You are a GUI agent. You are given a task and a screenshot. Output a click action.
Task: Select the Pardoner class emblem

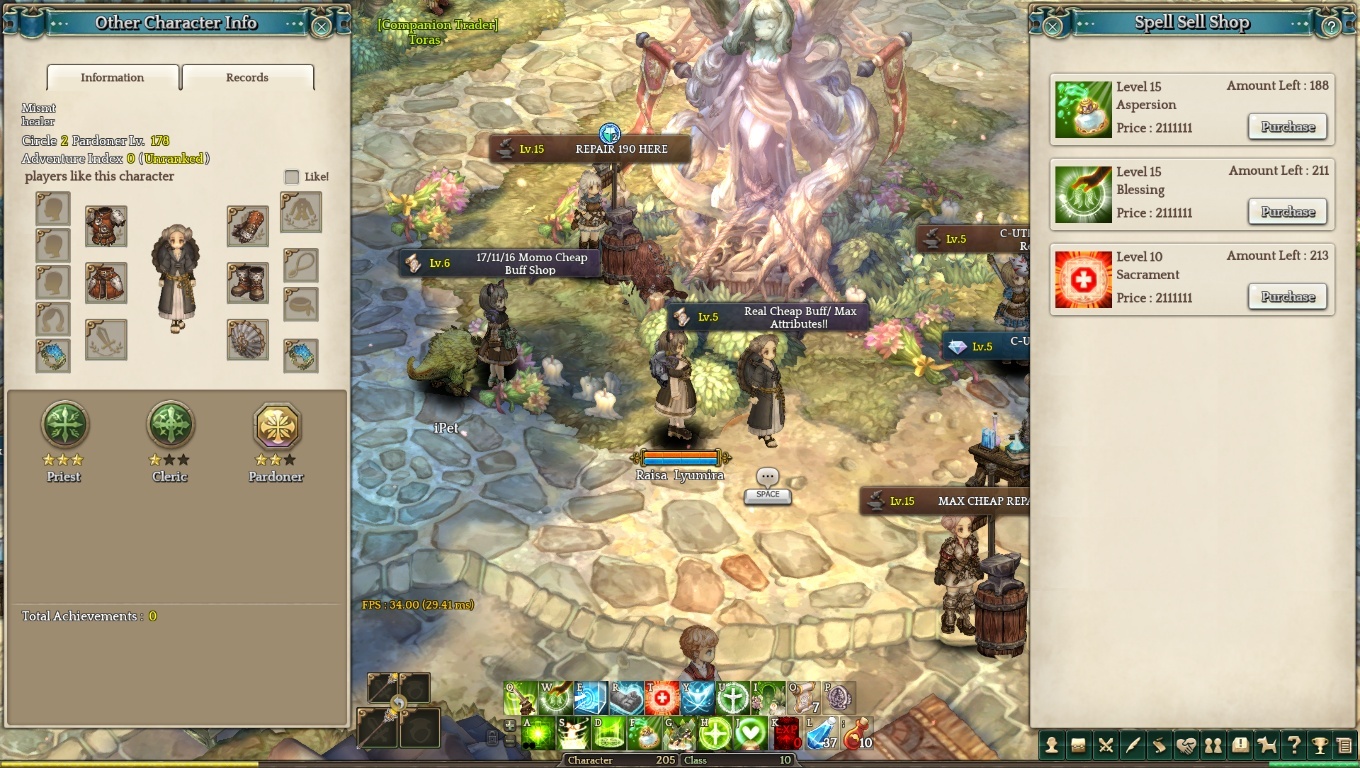275,425
